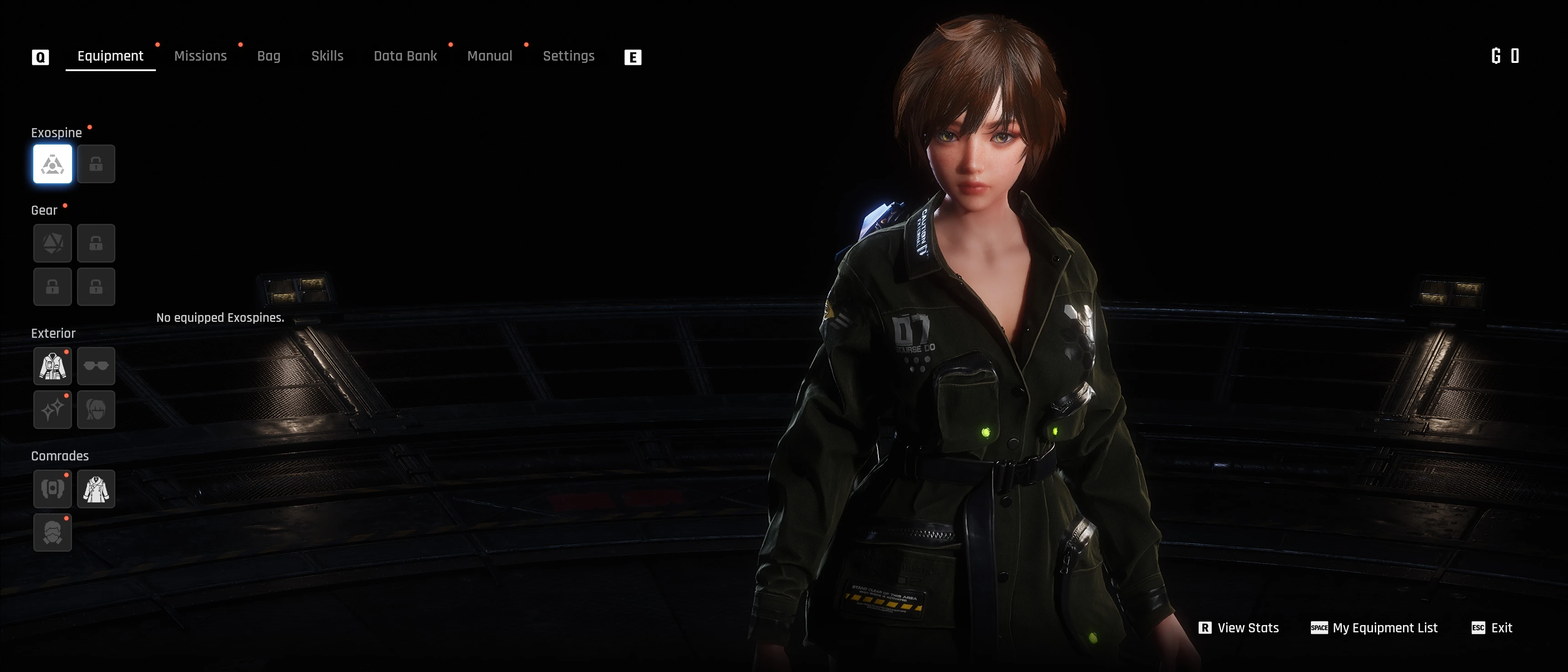Click the locked second Exospine slot
Viewport: 1568px width, 672px height.
click(x=96, y=164)
